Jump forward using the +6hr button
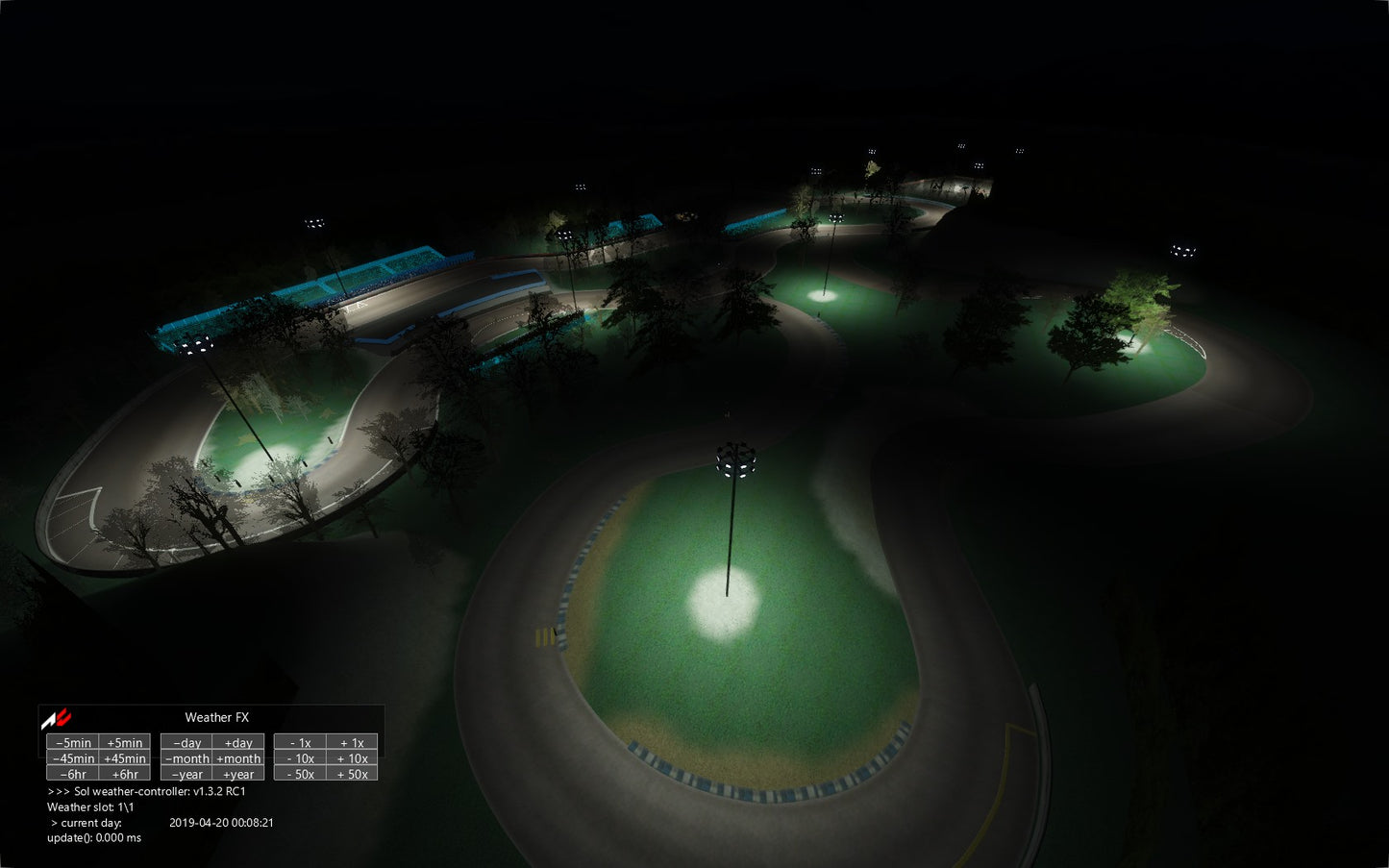The width and height of the screenshot is (1389, 868). pyautogui.click(x=125, y=774)
